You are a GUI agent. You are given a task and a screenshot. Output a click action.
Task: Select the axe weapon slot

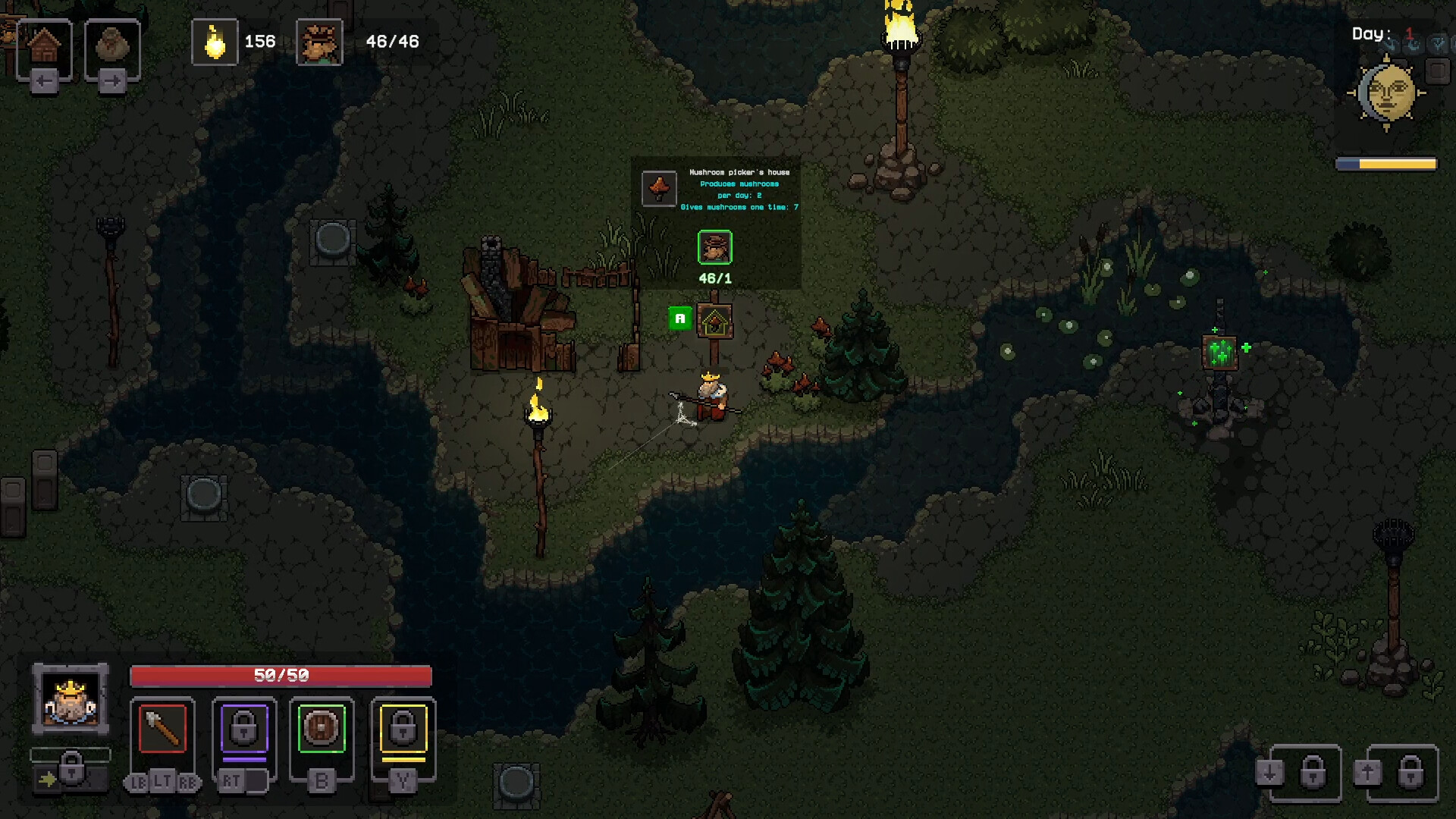pos(162,729)
